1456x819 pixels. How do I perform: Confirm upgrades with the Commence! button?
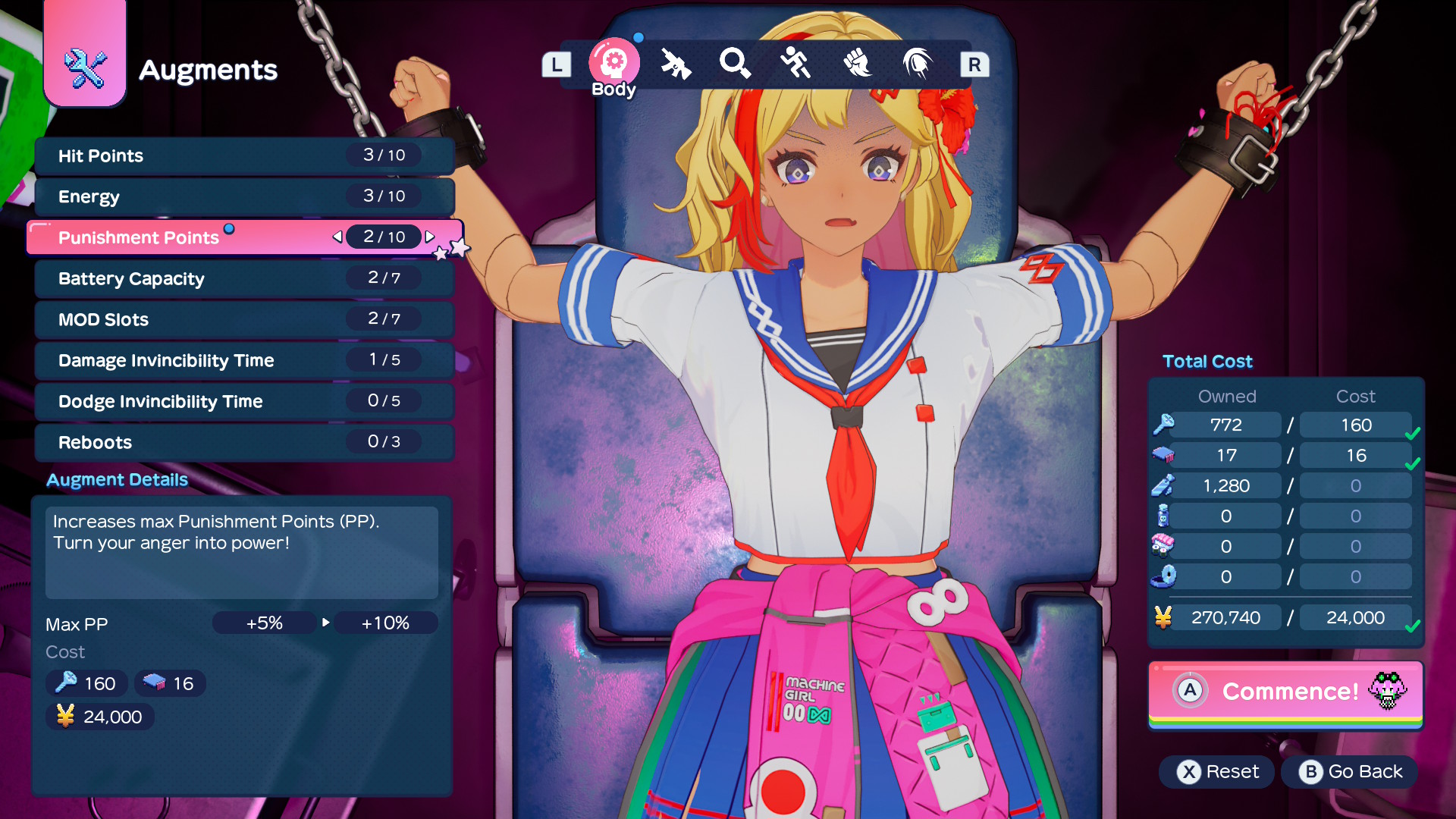[x=1286, y=692]
